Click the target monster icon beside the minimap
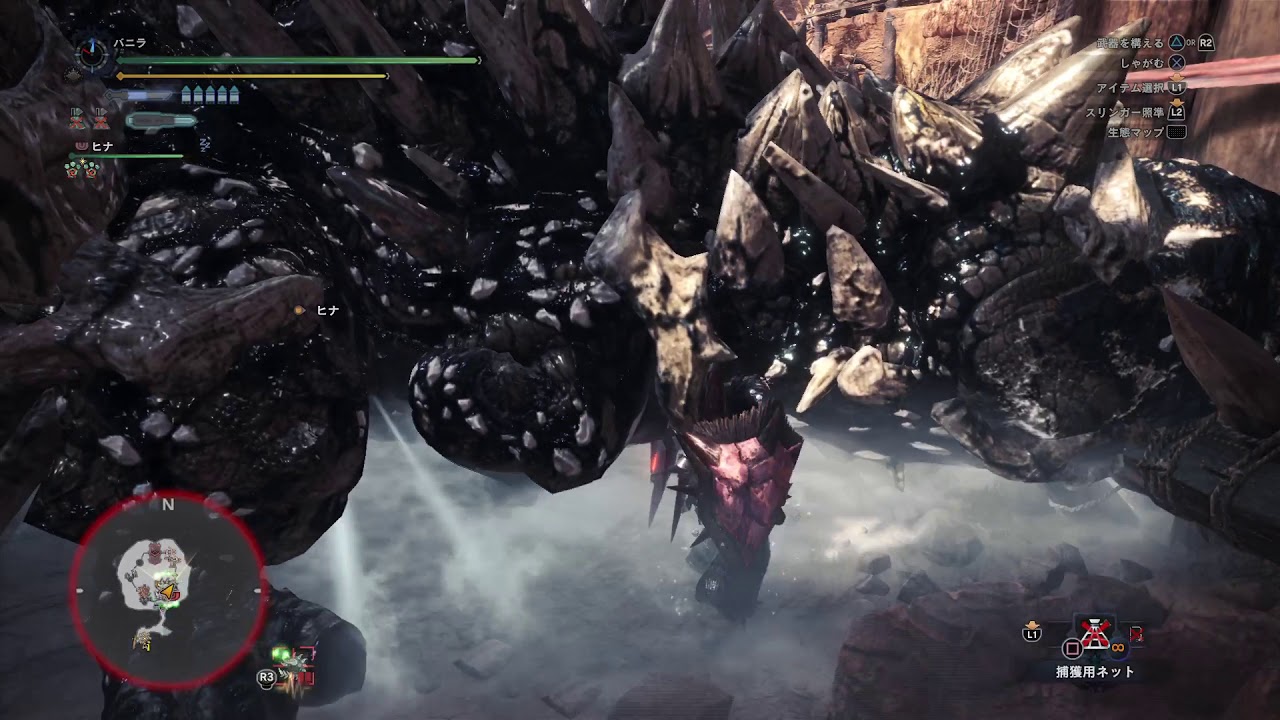The width and height of the screenshot is (1280, 720). point(291,665)
